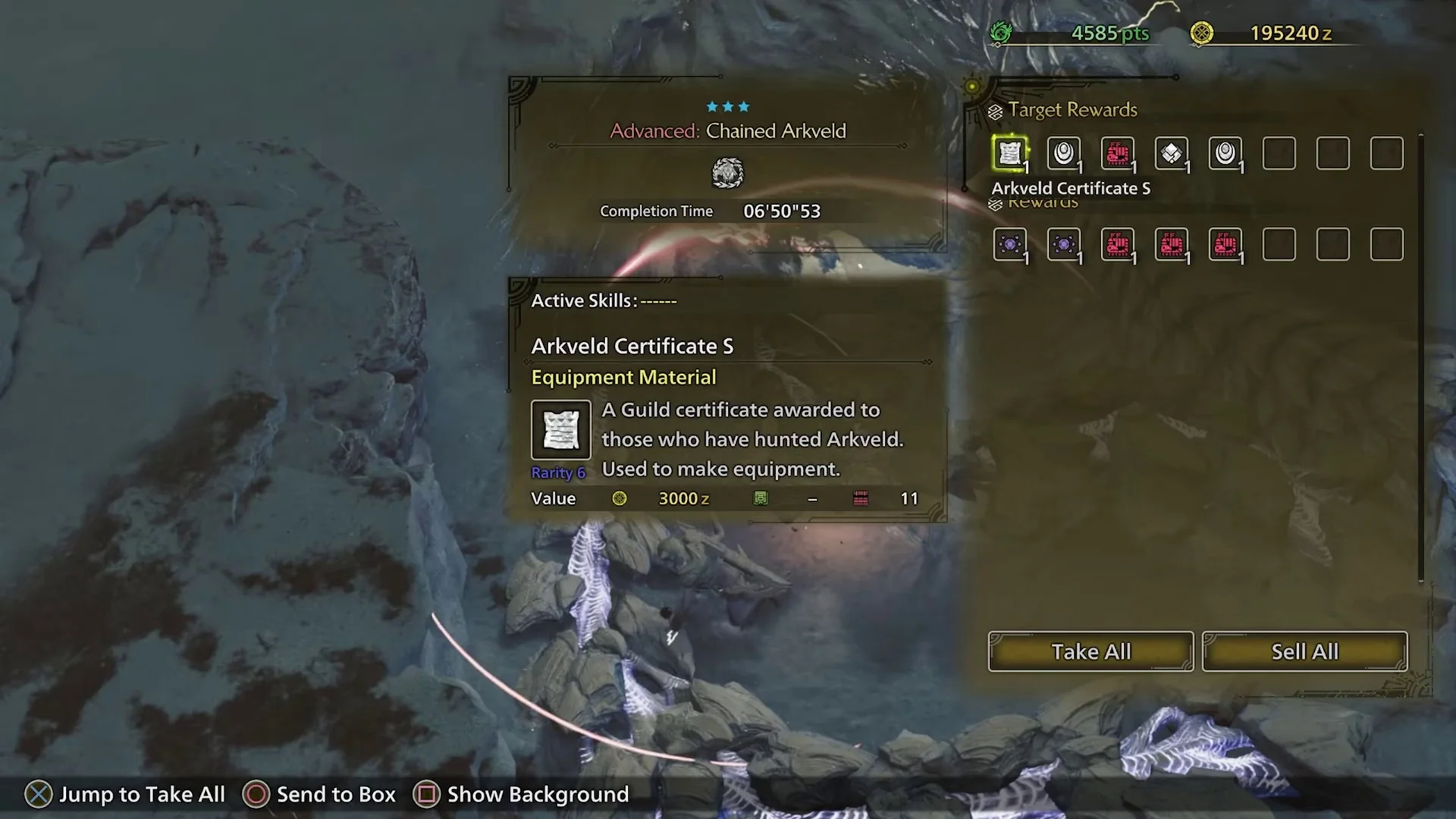1456x819 pixels.
Task: Select the white gem target reward icon
Action: [x=1064, y=154]
